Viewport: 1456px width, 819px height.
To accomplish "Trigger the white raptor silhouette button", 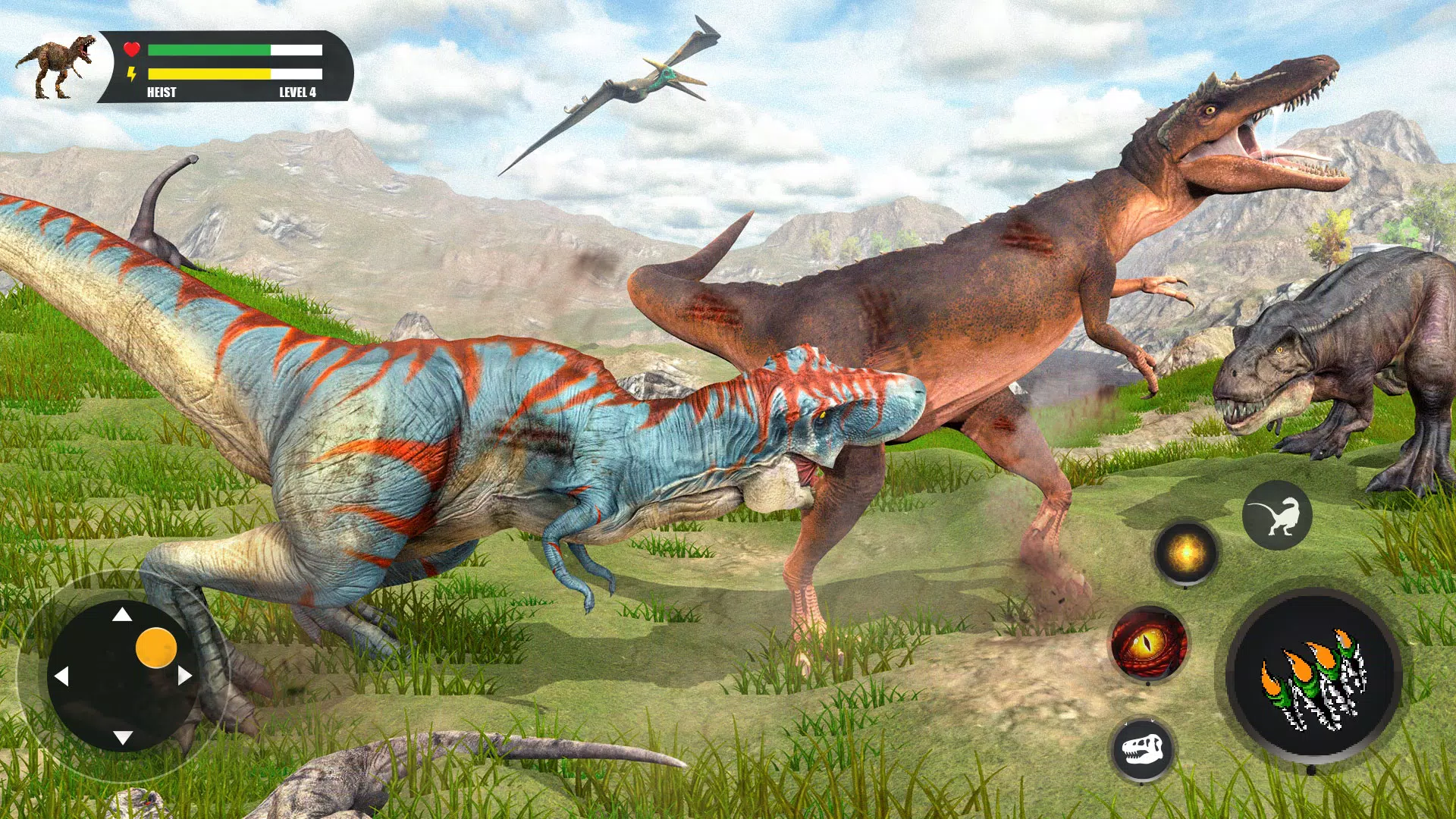I will point(1277,516).
